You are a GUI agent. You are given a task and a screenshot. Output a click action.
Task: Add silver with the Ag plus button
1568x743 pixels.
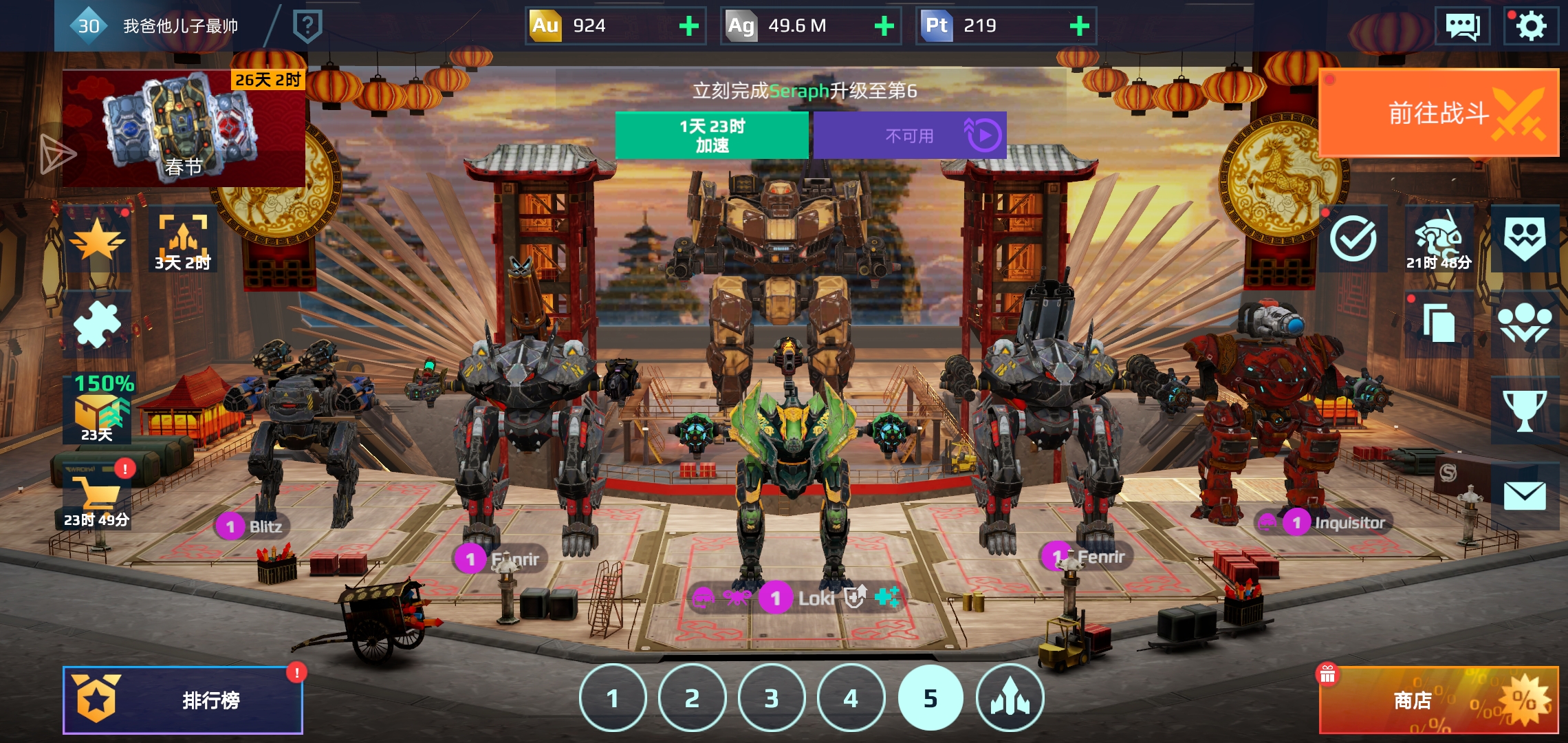884,26
